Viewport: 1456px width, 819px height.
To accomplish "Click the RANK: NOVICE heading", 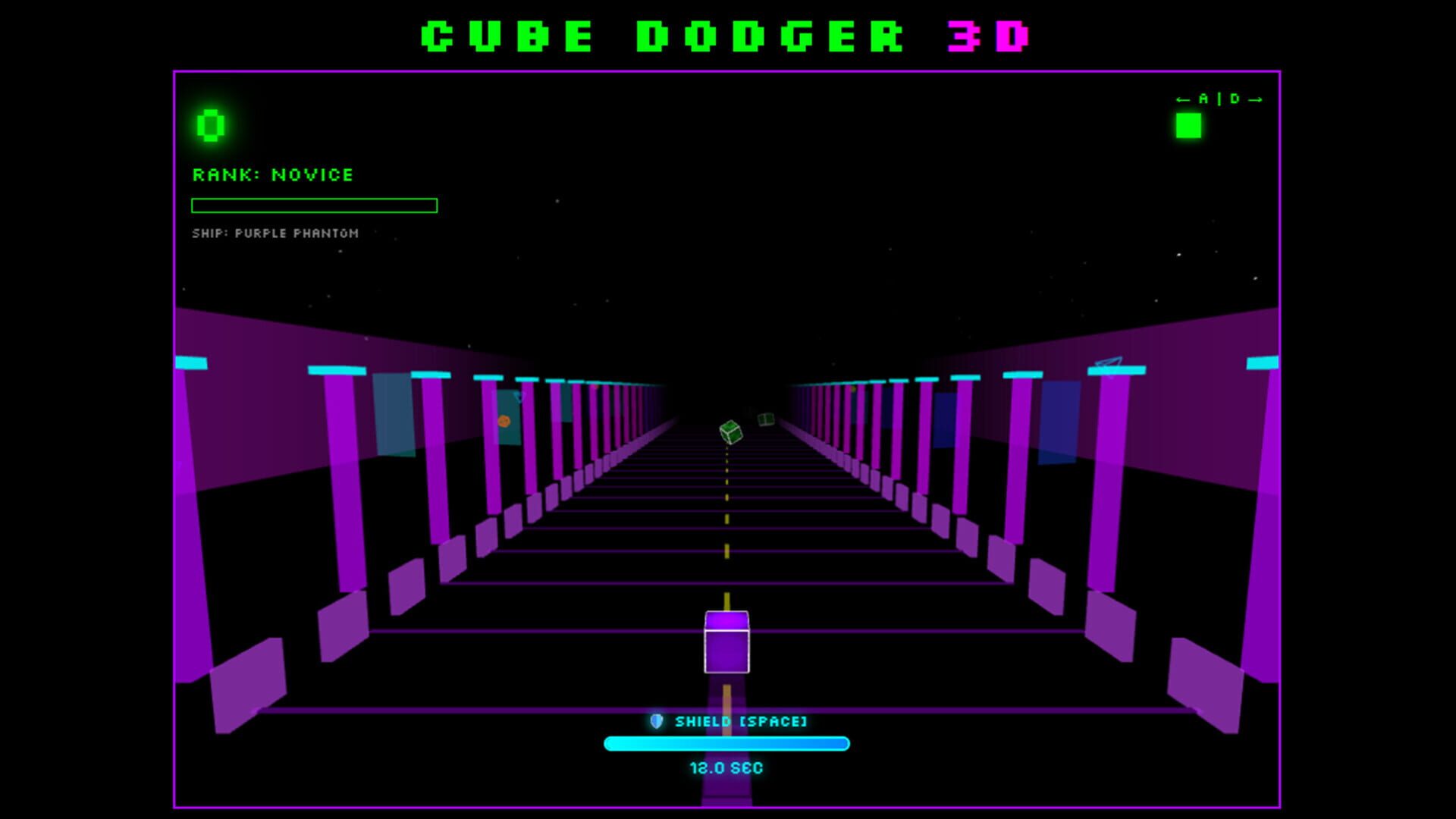I will click(273, 175).
